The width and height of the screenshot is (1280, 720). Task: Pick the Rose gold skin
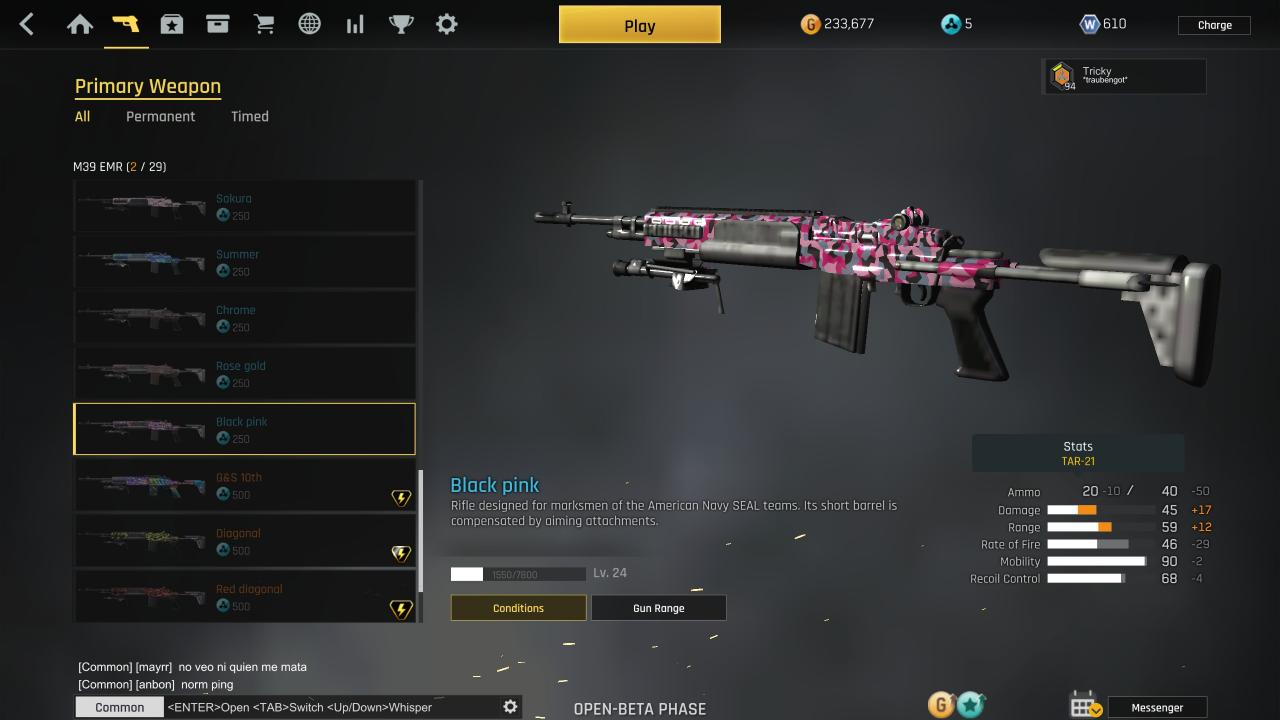pyautogui.click(x=245, y=374)
